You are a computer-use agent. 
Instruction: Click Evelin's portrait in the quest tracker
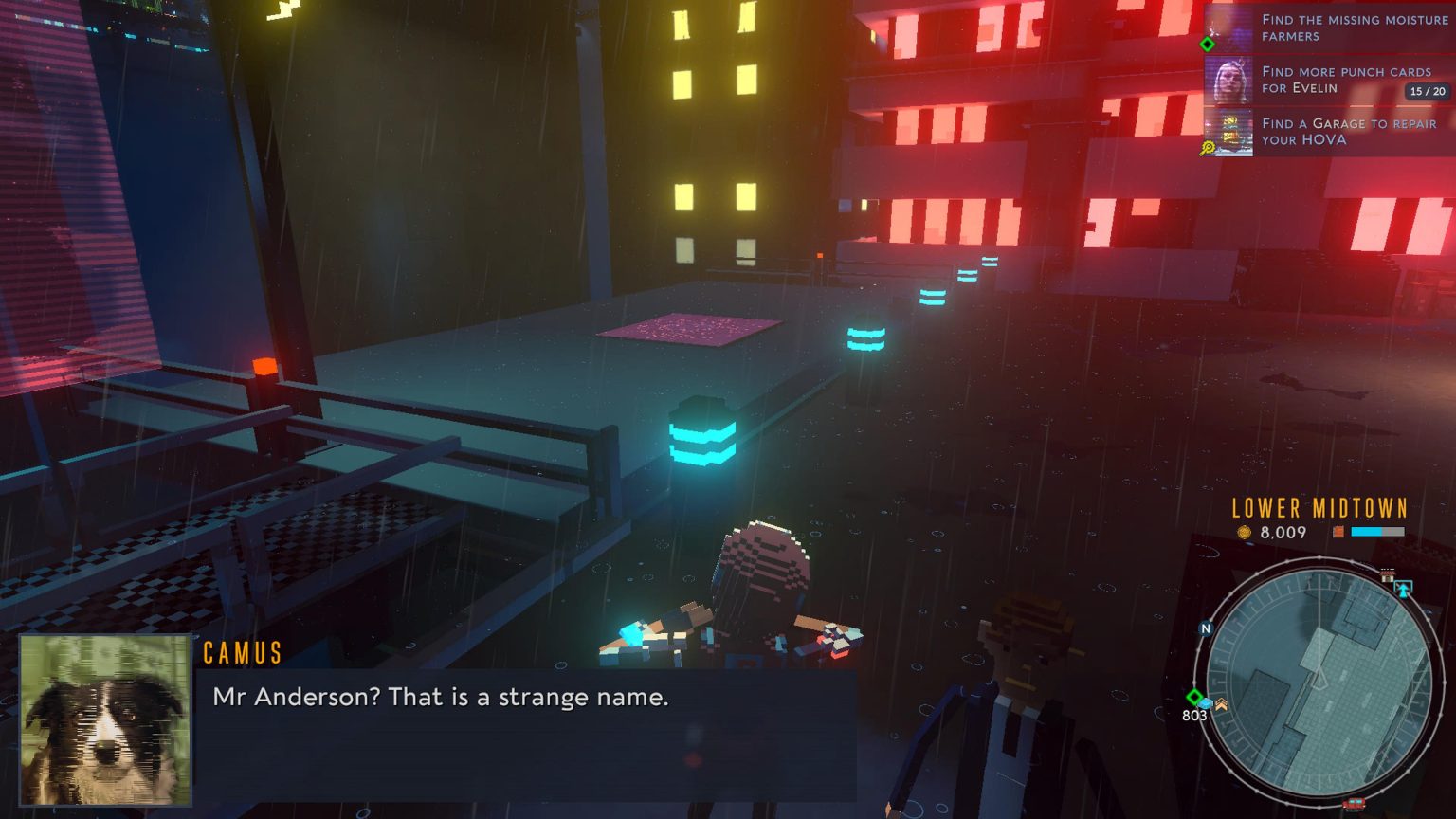coord(1229,81)
